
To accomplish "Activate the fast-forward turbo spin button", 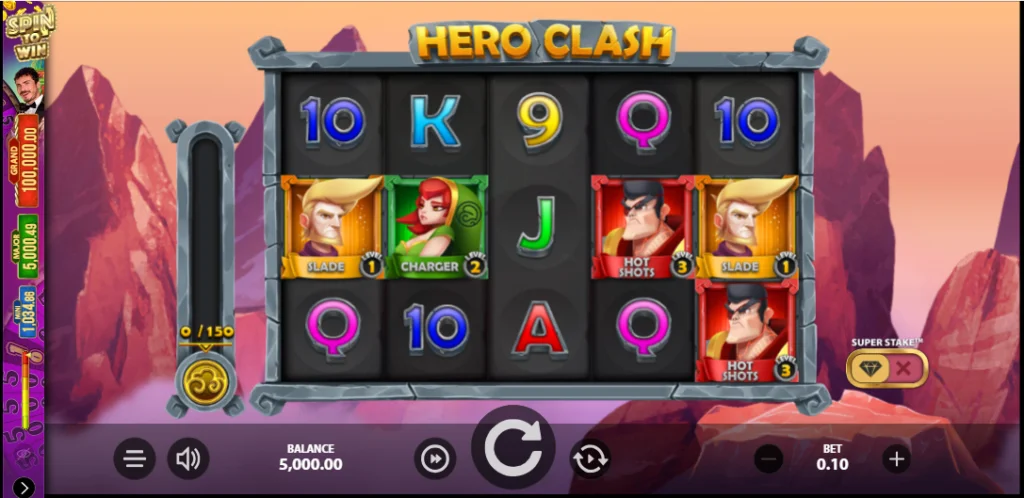I will 435,459.
